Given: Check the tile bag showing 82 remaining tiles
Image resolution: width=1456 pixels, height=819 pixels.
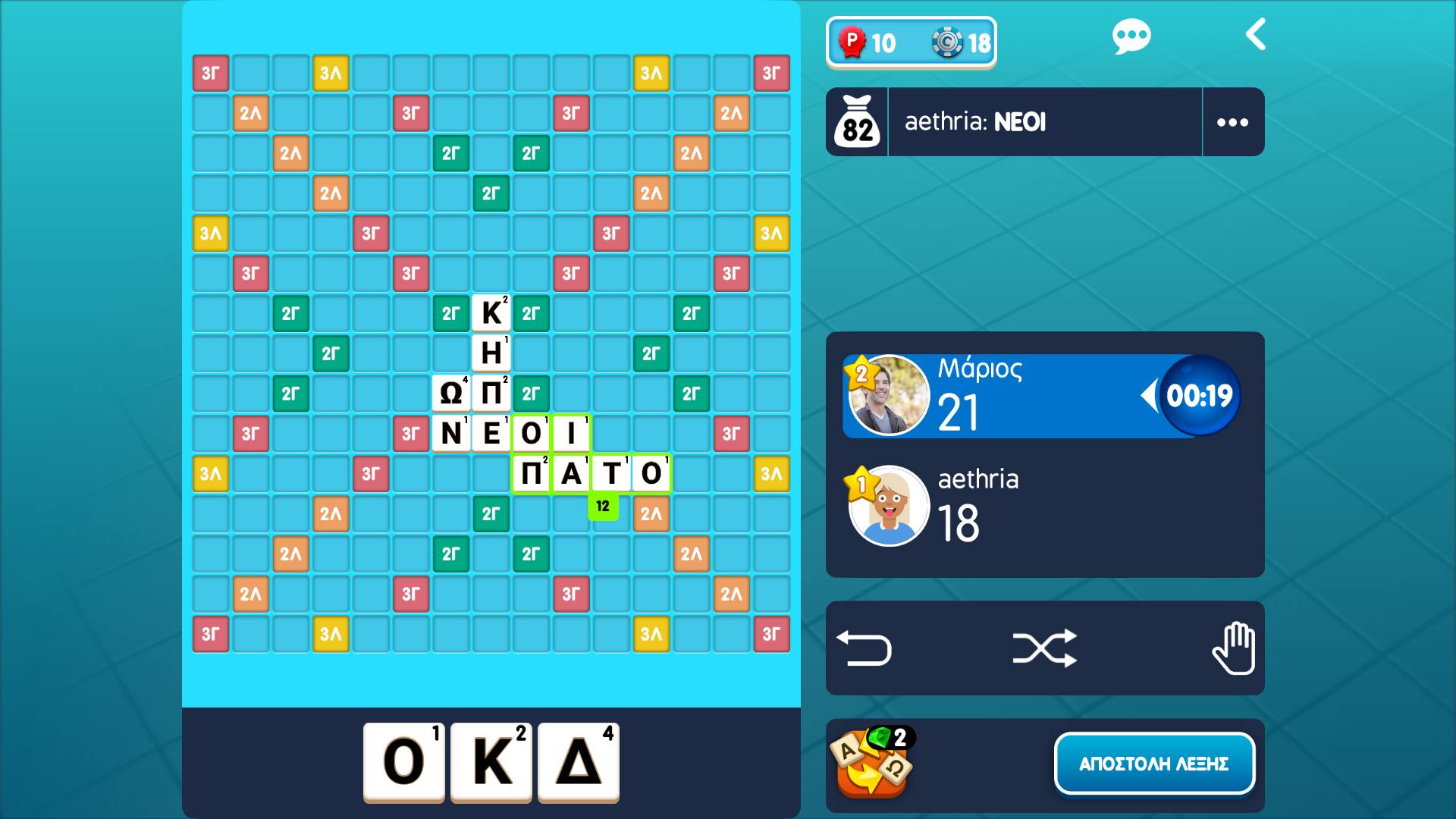Looking at the screenshot, I should 857,121.
